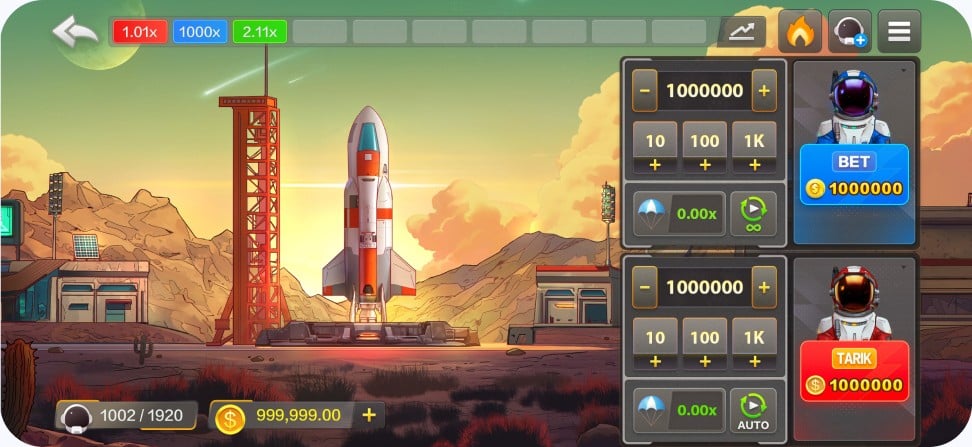Viewport: 972px width, 447px height.
Task: Add coins with the plus beside 999,999.00
Action: point(369,415)
